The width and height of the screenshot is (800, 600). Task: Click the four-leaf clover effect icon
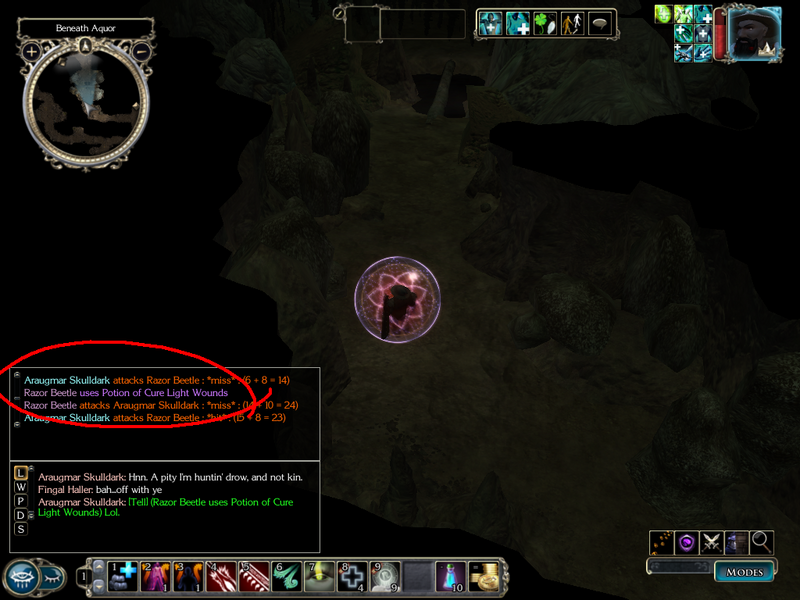pyautogui.click(x=544, y=24)
